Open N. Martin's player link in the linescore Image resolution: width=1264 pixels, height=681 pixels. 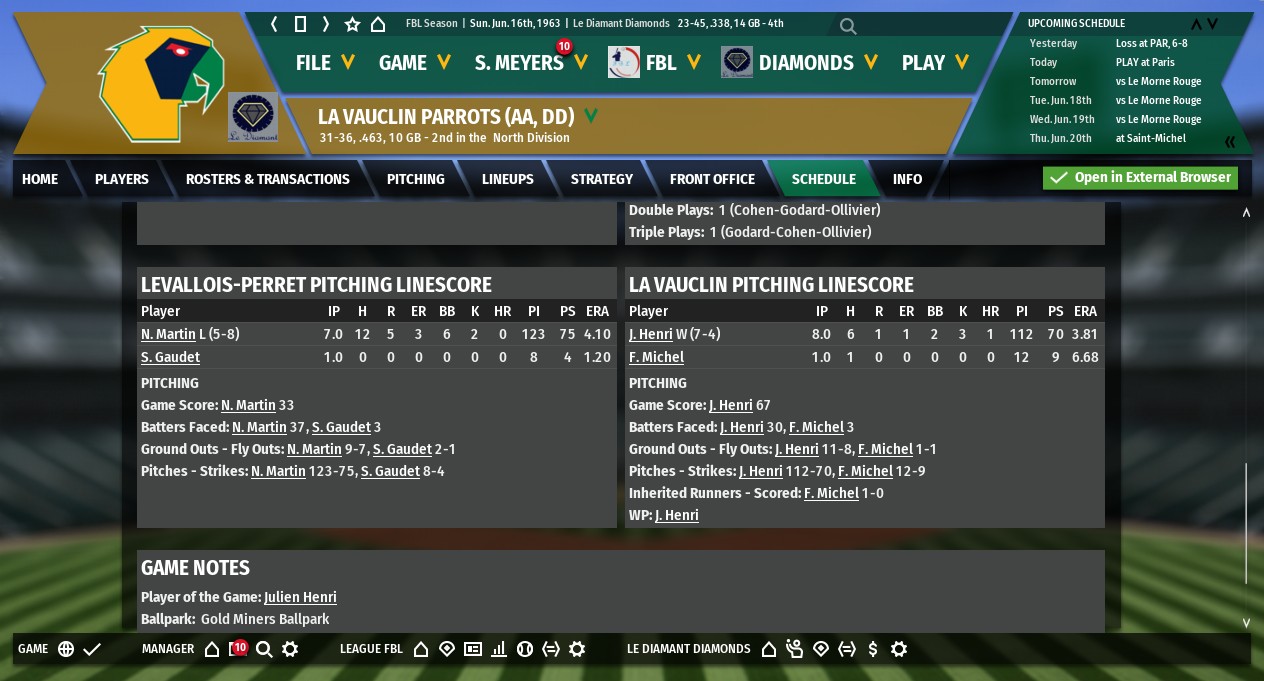pos(168,335)
